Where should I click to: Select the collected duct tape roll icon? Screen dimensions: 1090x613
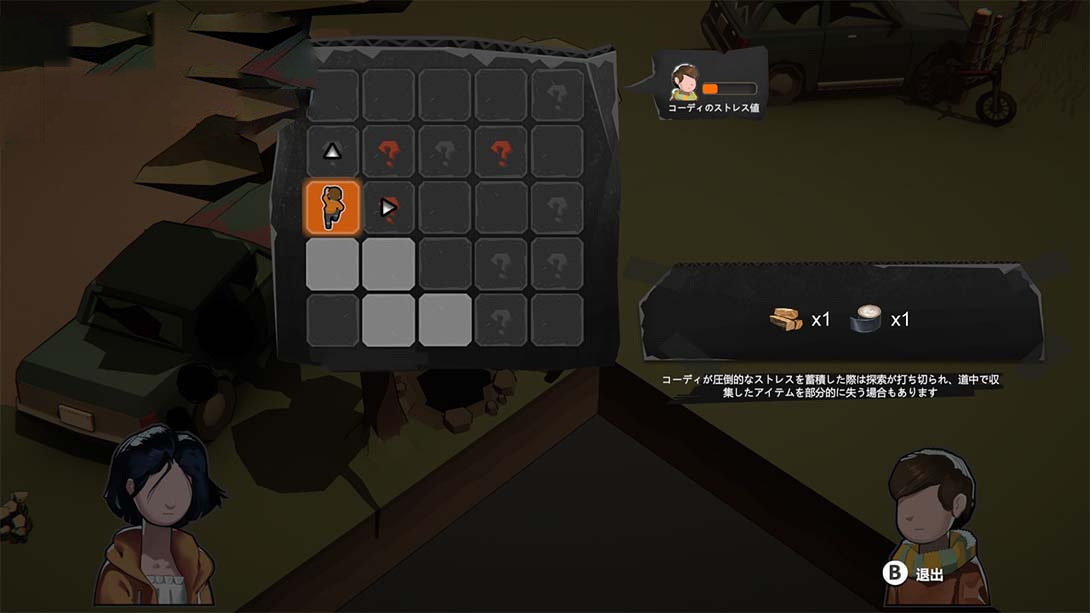(866, 319)
